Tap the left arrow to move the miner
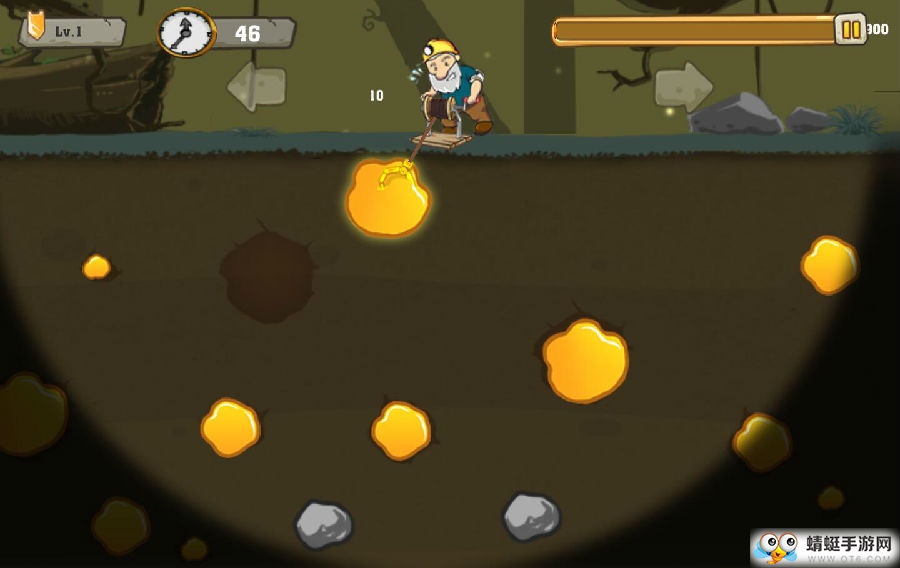900x568 pixels. (256, 86)
